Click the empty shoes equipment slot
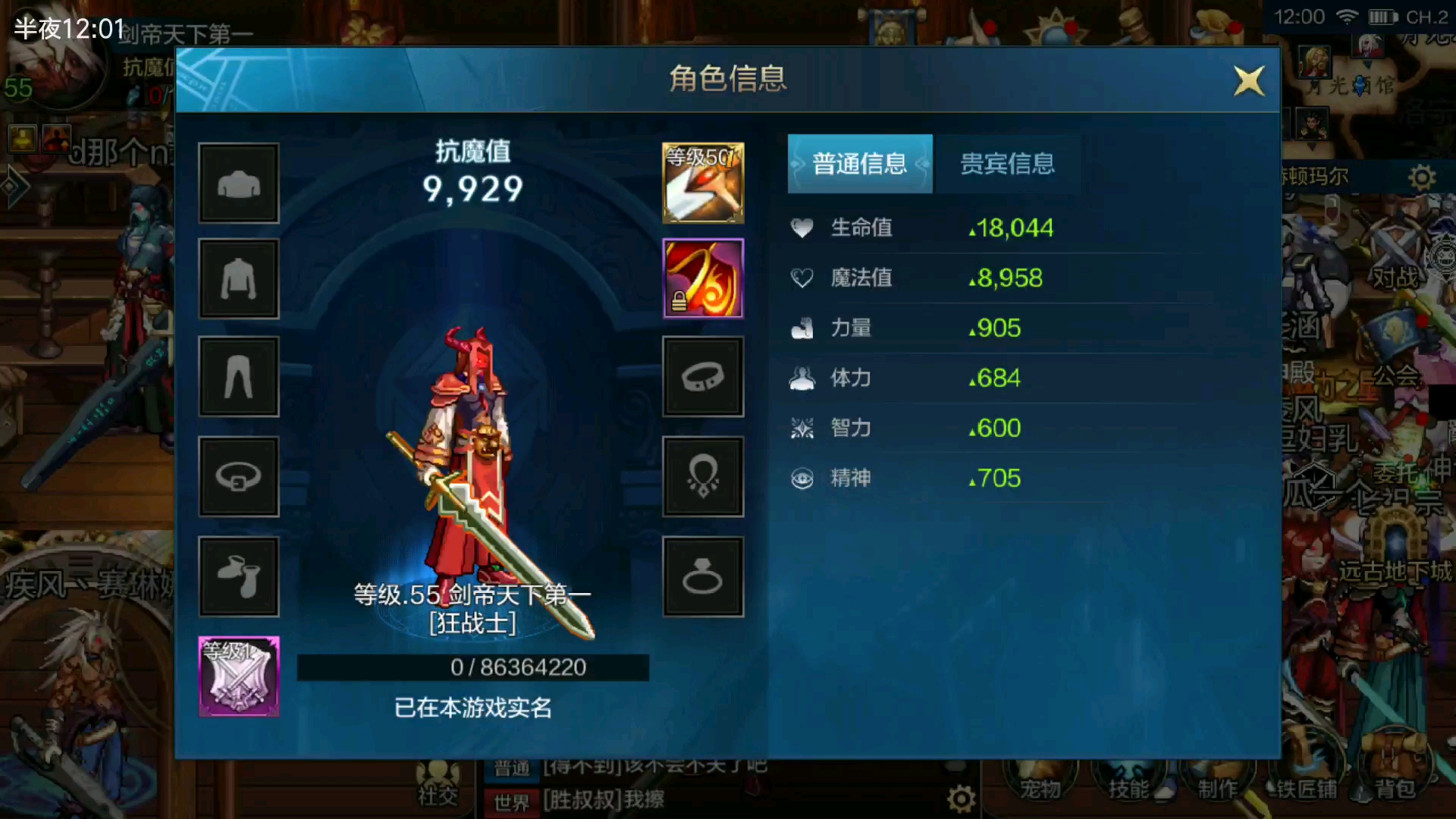Image resolution: width=1456 pixels, height=819 pixels. [x=239, y=578]
